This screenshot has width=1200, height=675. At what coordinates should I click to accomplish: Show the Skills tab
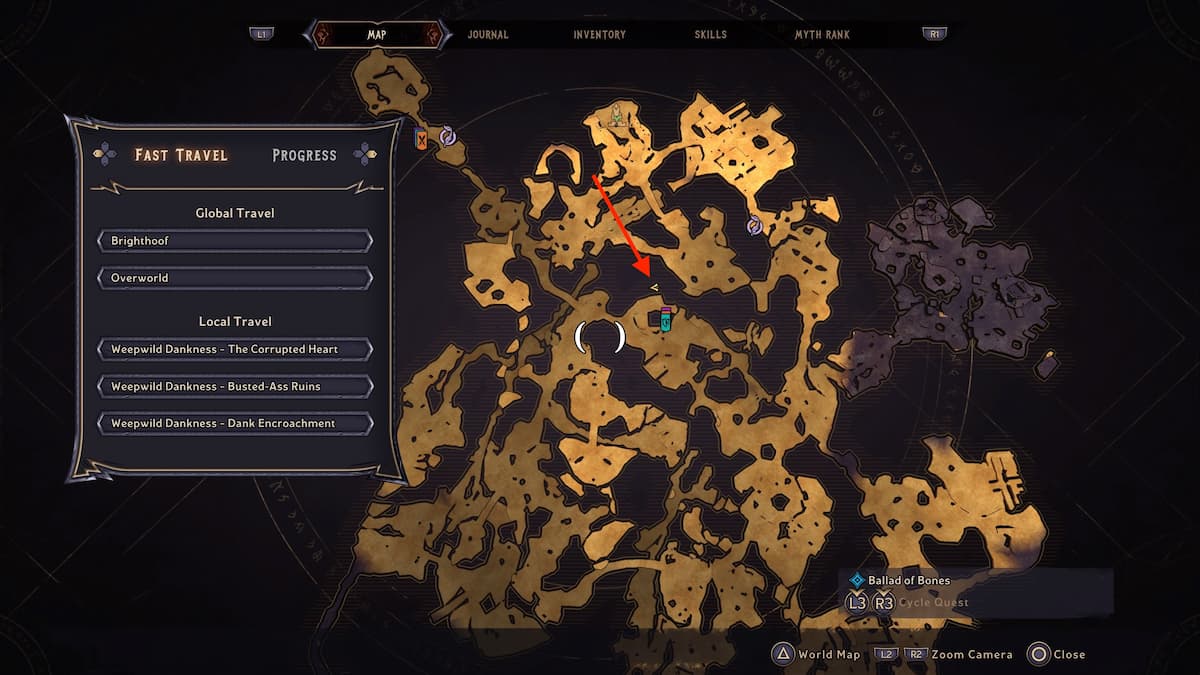click(711, 34)
